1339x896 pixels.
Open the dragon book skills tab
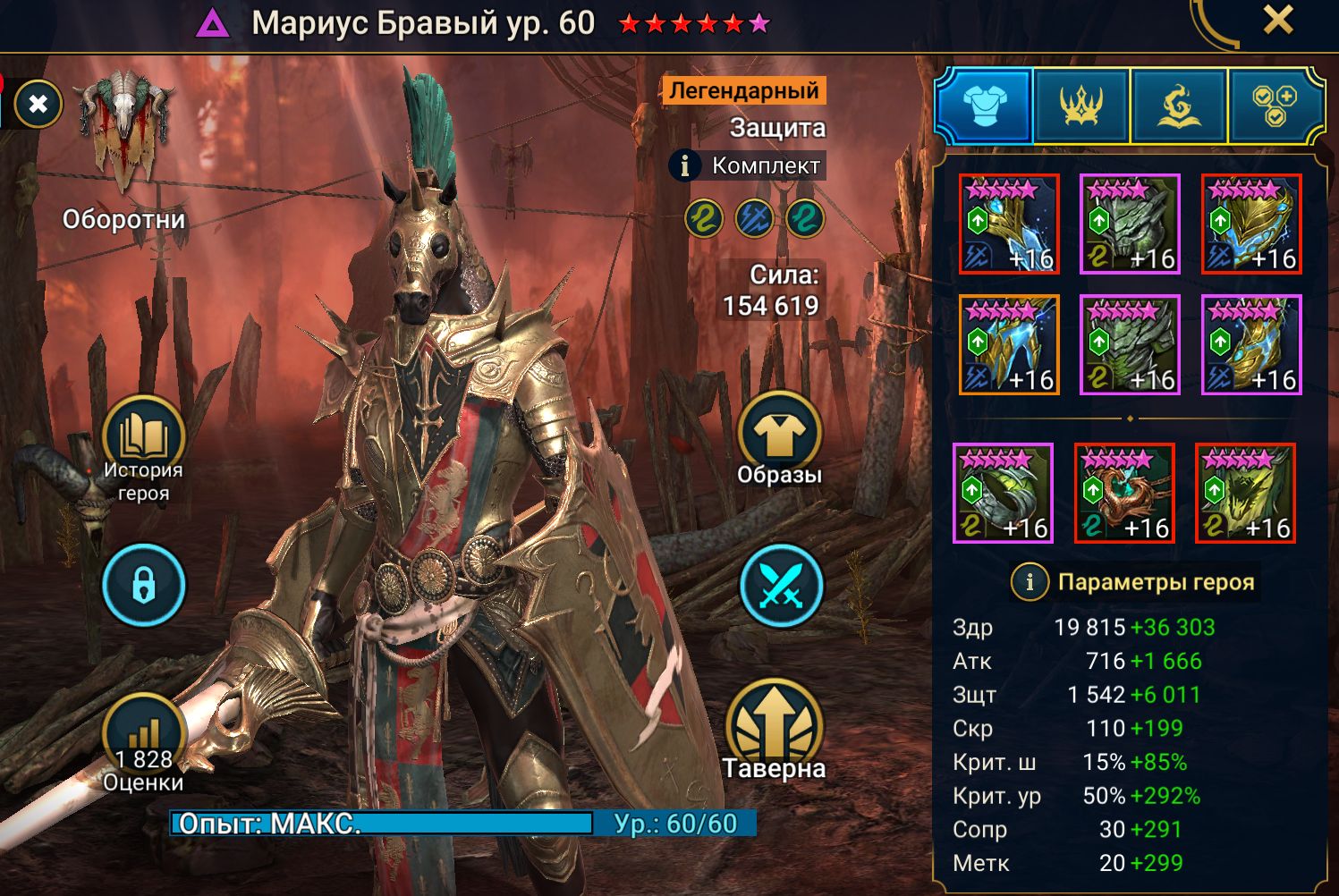click(1179, 106)
